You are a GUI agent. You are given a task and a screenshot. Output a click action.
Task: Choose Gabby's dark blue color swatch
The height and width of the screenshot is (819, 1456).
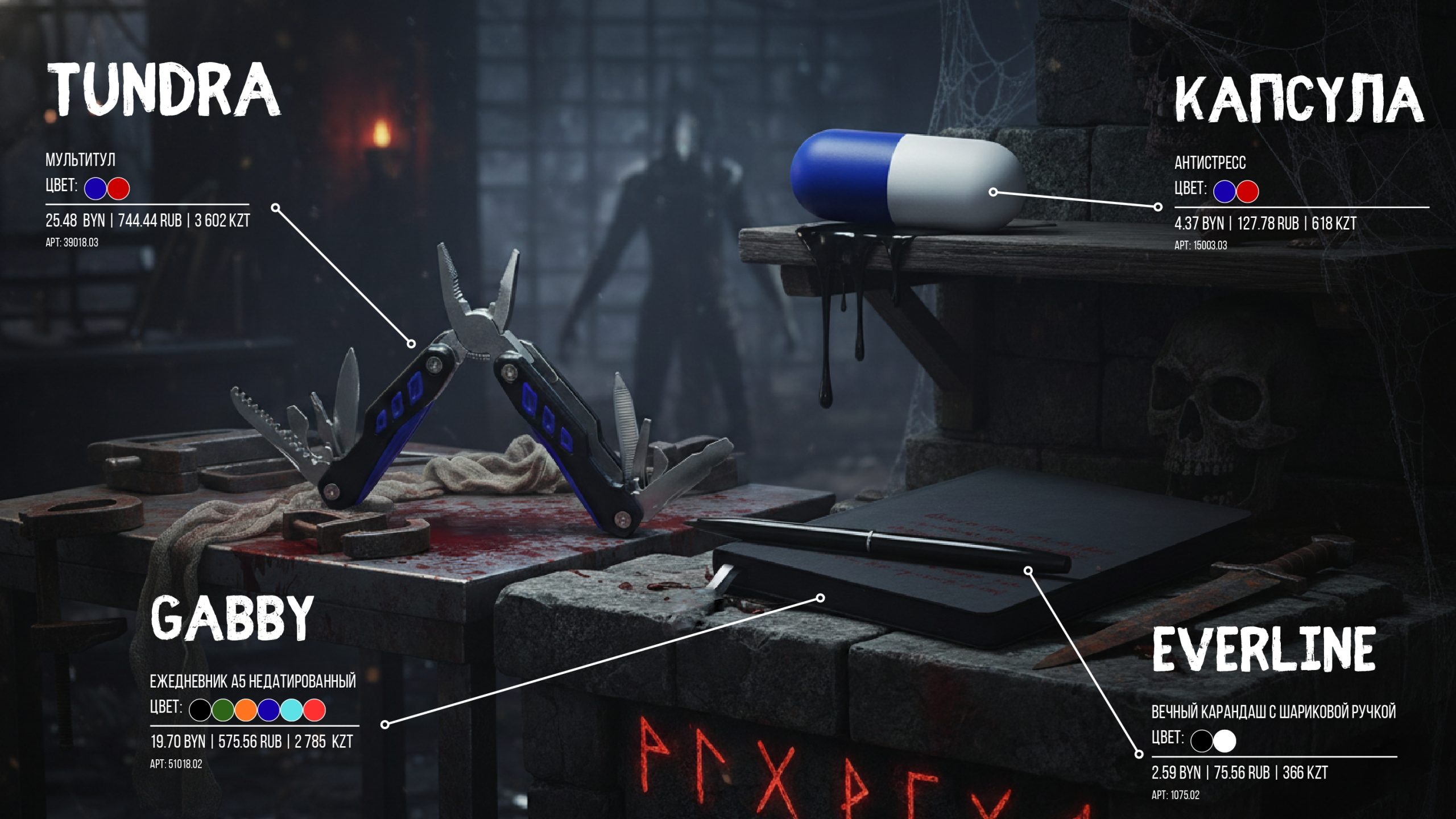click(268, 710)
